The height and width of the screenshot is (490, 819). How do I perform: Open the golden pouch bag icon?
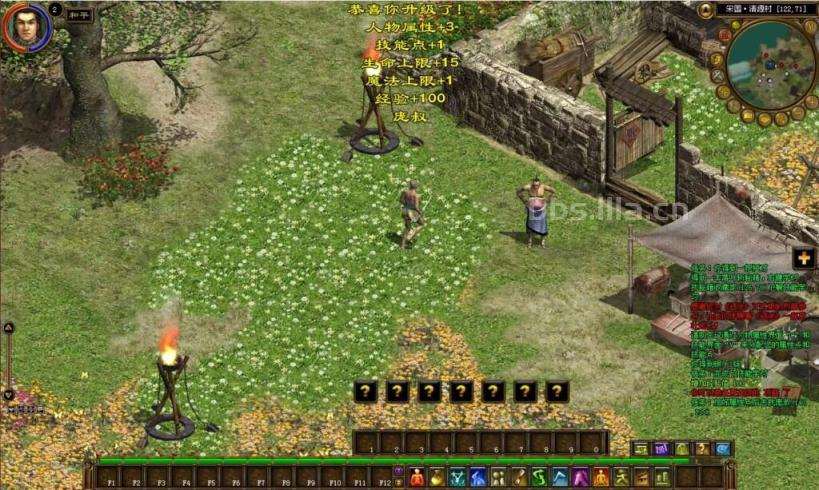pyautogui.click(x=437, y=476)
